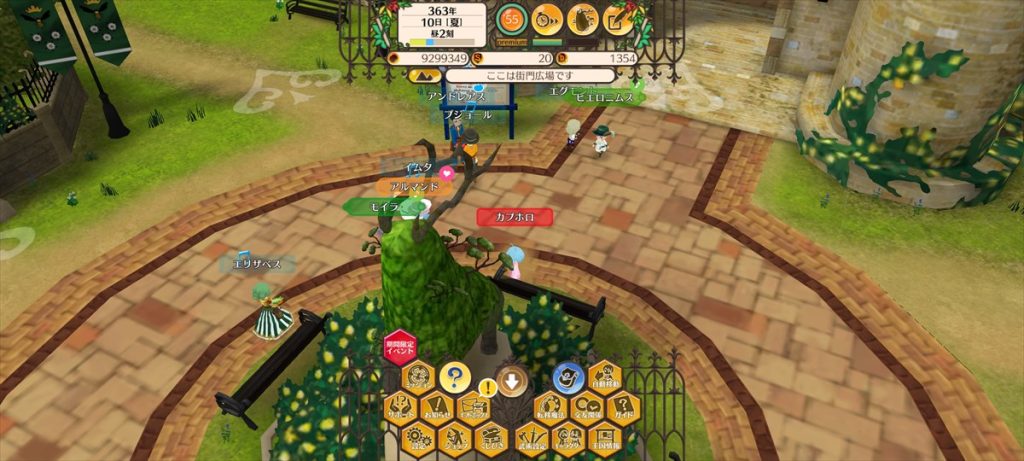
Task: Activate 自動移動 auto-move
Action: pyautogui.click(x=603, y=378)
